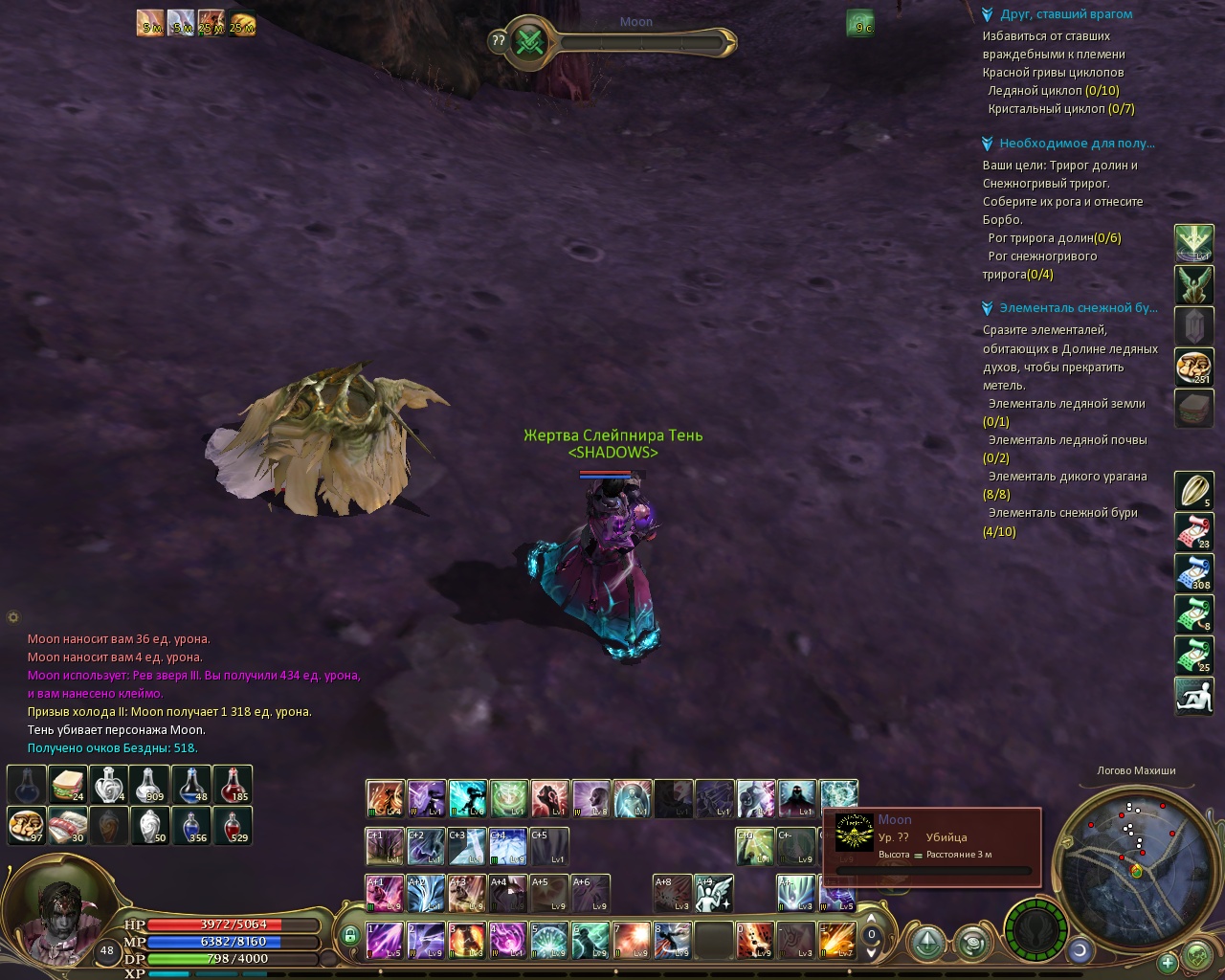Activate the rest/sit pose icon

point(1193,696)
